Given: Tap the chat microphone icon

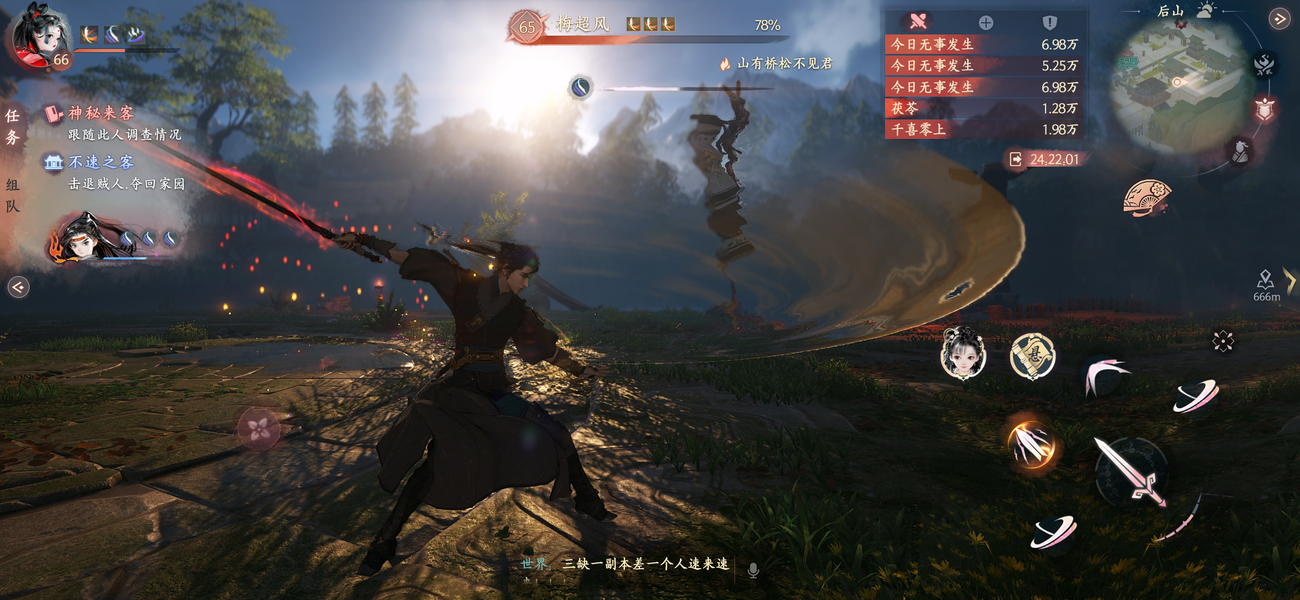Looking at the screenshot, I should [753, 569].
